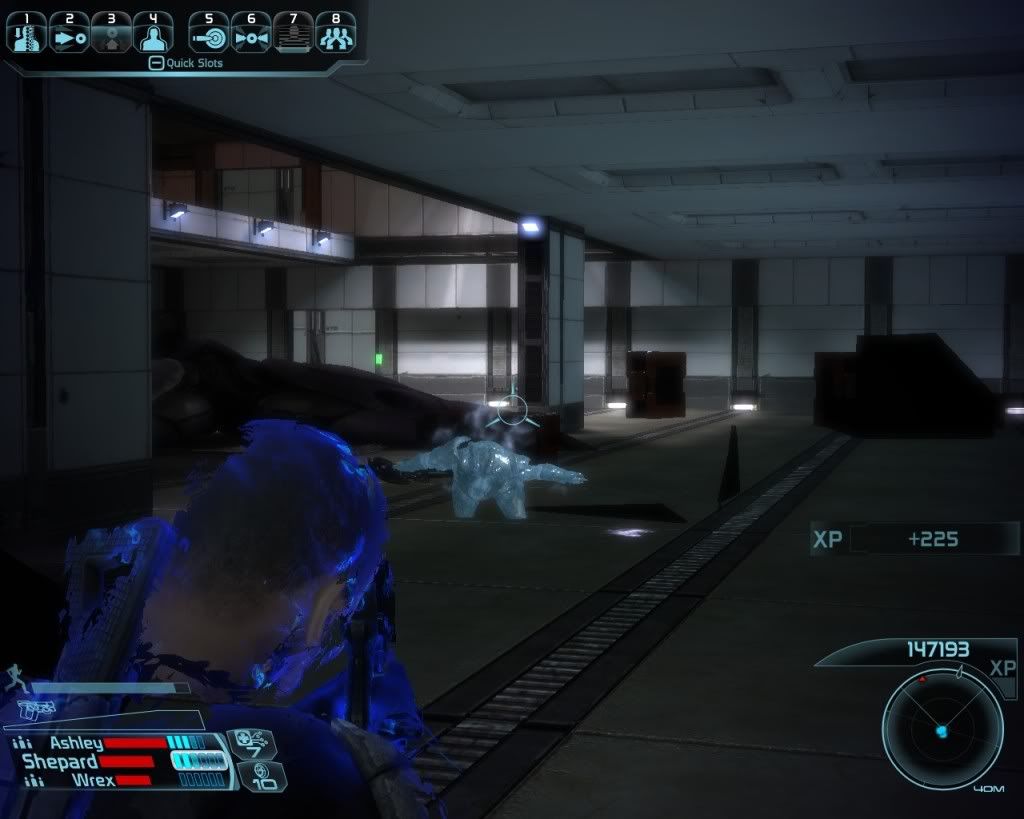Select Shepard in the squad list
Screen dimensions: 1024x819
click(60, 762)
